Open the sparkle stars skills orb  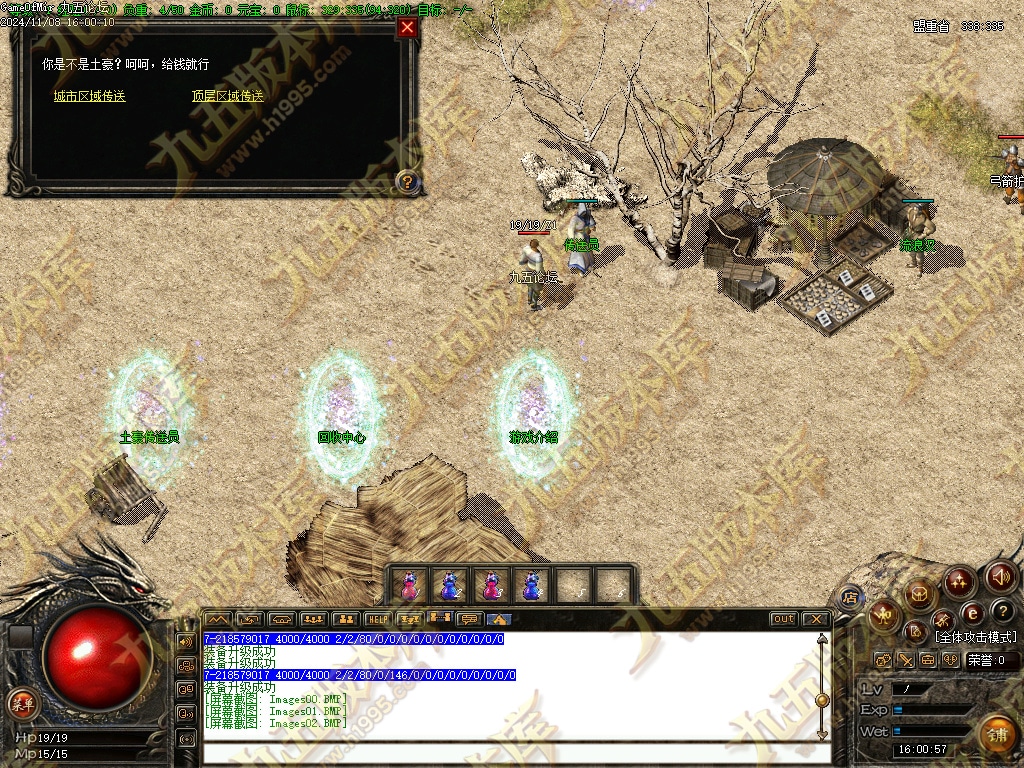click(x=960, y=580)
